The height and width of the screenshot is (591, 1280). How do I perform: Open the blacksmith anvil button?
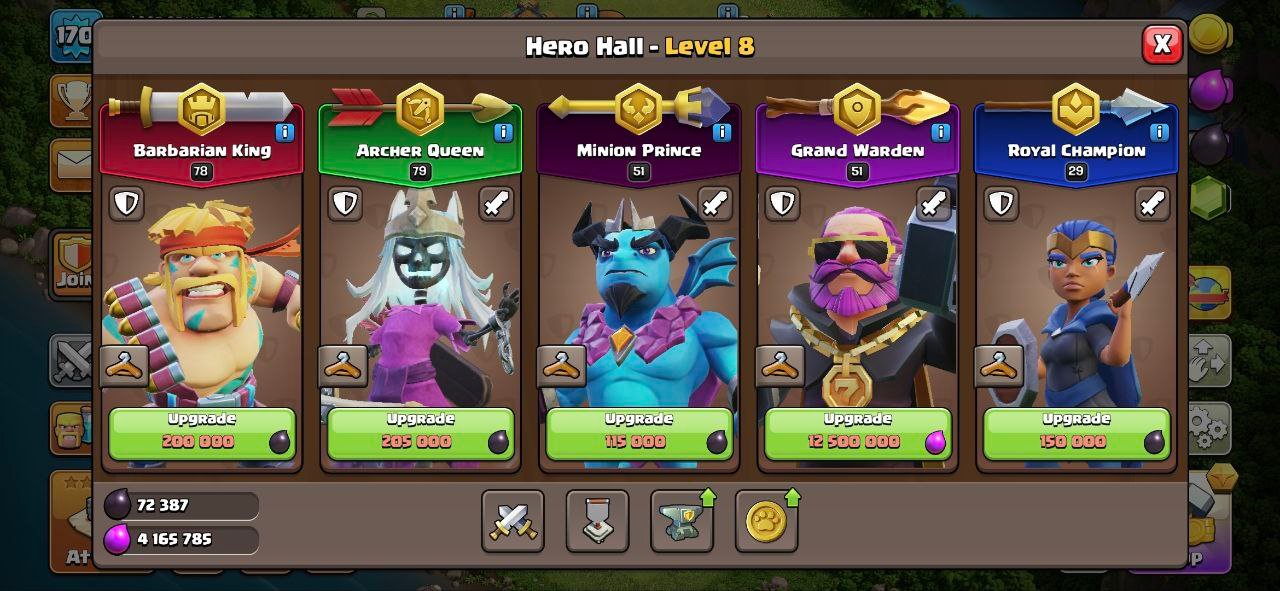point(682,521)
